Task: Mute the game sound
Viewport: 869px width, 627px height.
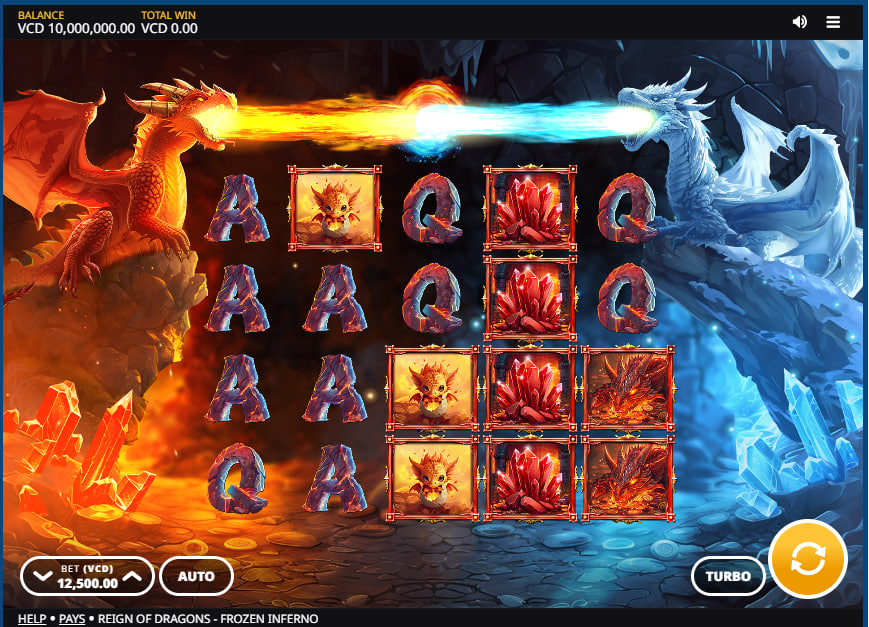Action: tap(799, 22)
